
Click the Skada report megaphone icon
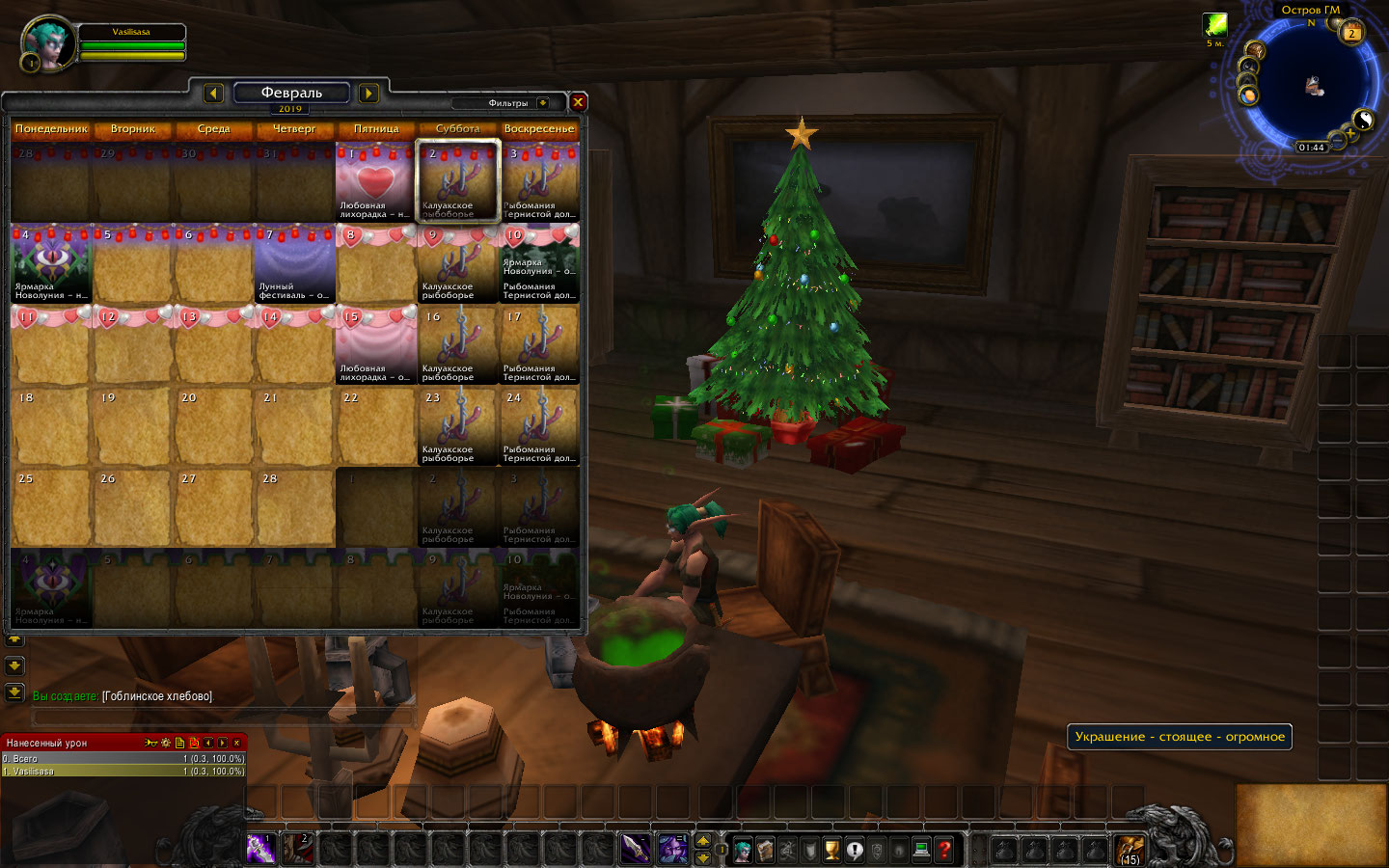click(x=150, y=743)
